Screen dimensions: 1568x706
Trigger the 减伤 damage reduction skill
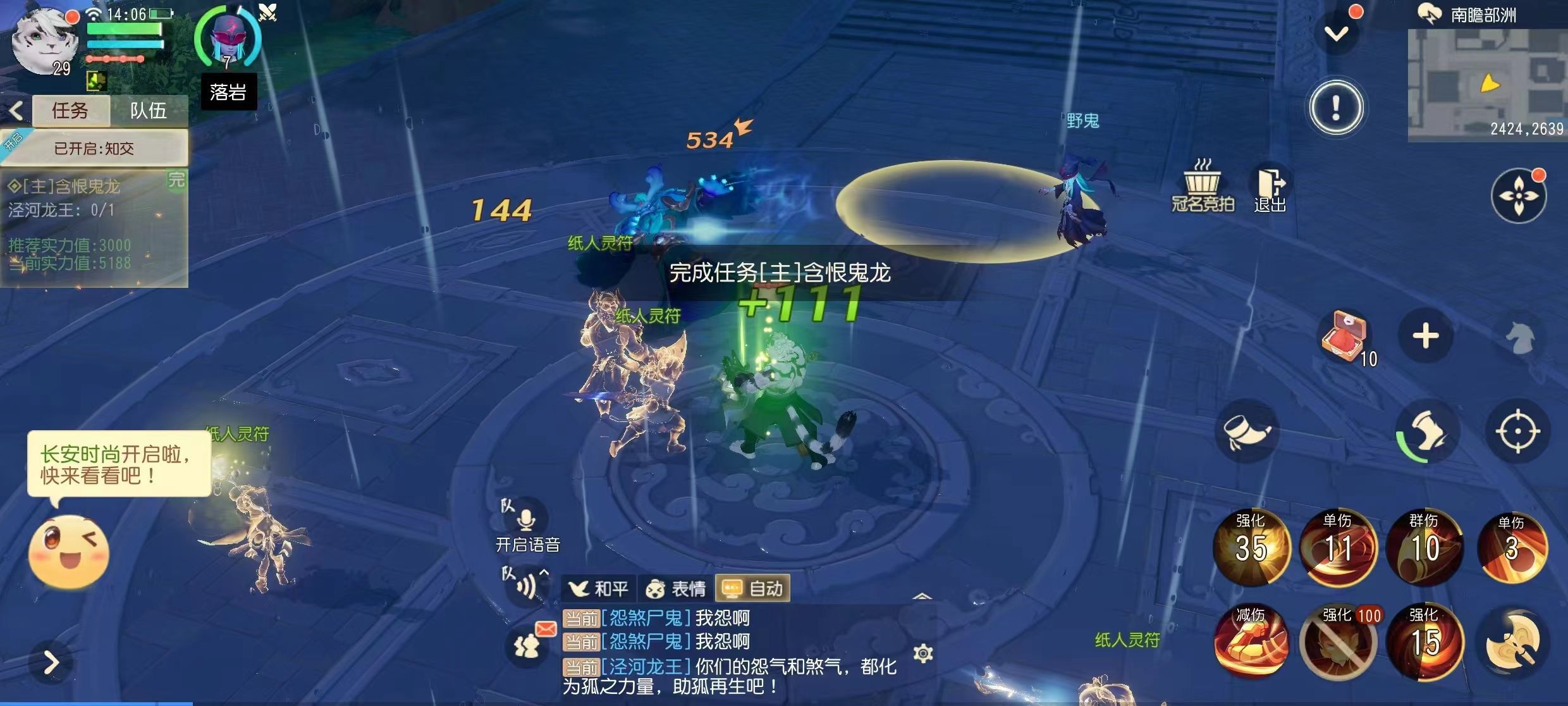pyautogui.click(x=1251, y=641)
